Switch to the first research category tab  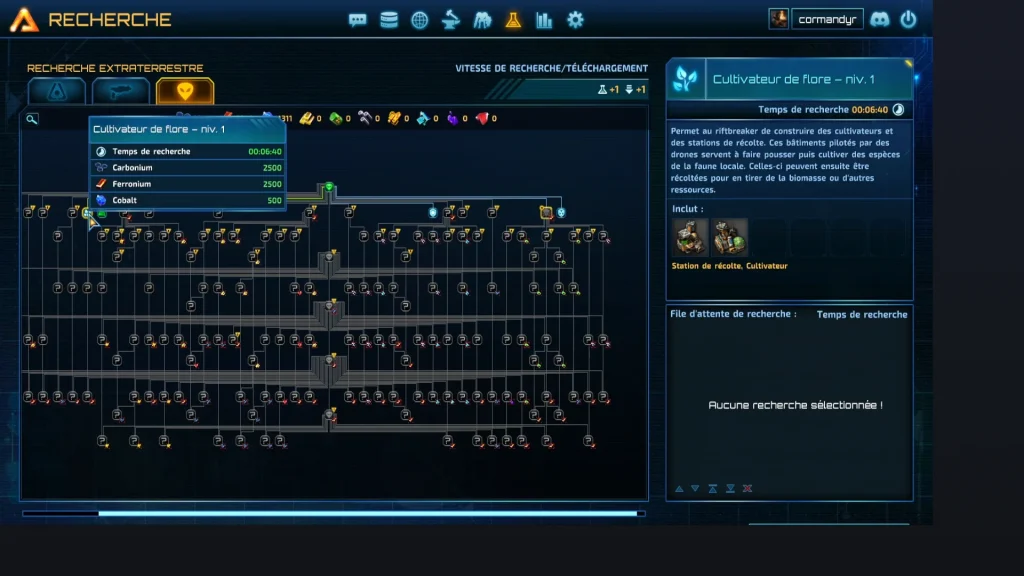pos(56,91)
